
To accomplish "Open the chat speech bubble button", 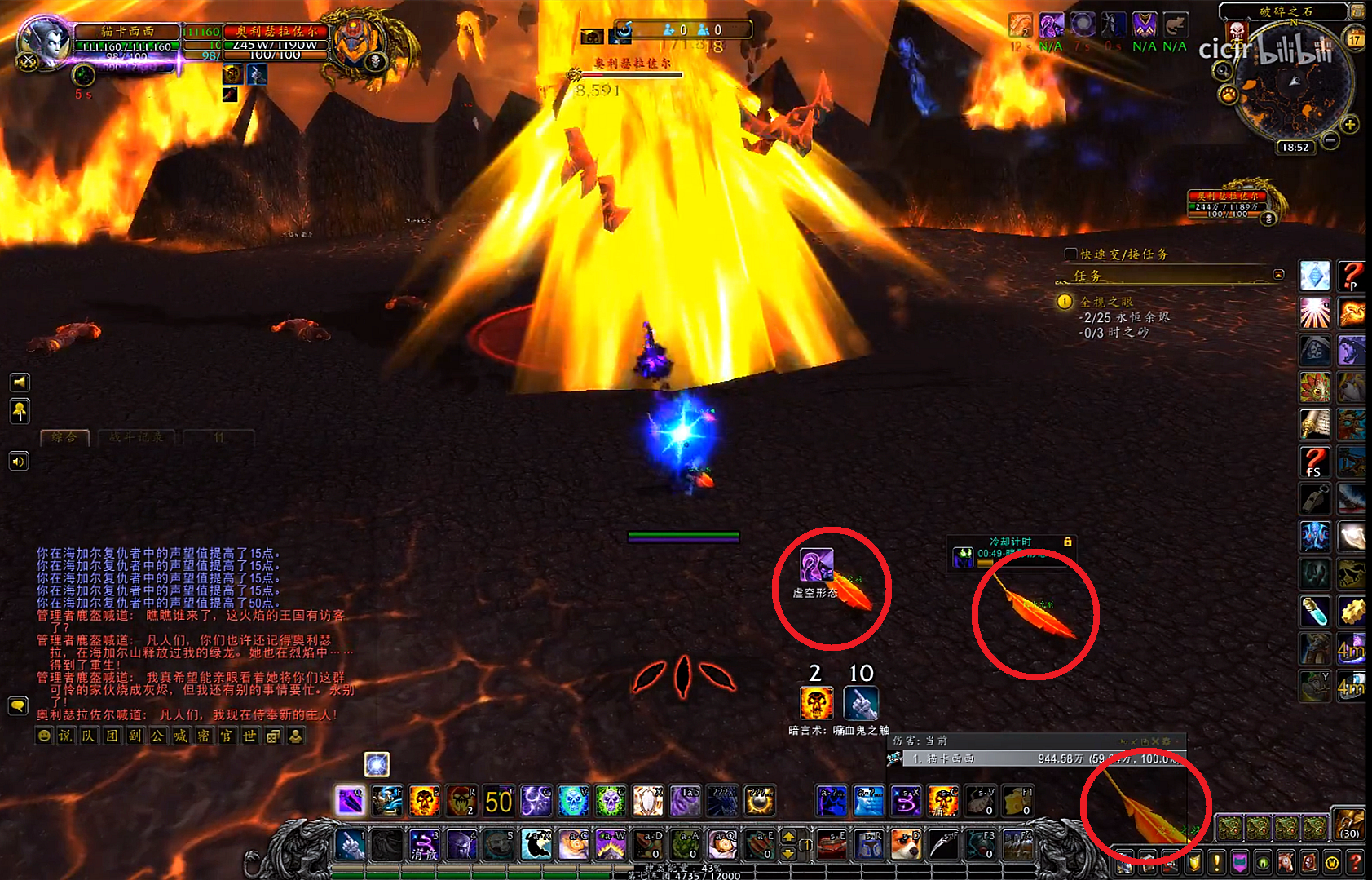I will (x=18, y=705).
